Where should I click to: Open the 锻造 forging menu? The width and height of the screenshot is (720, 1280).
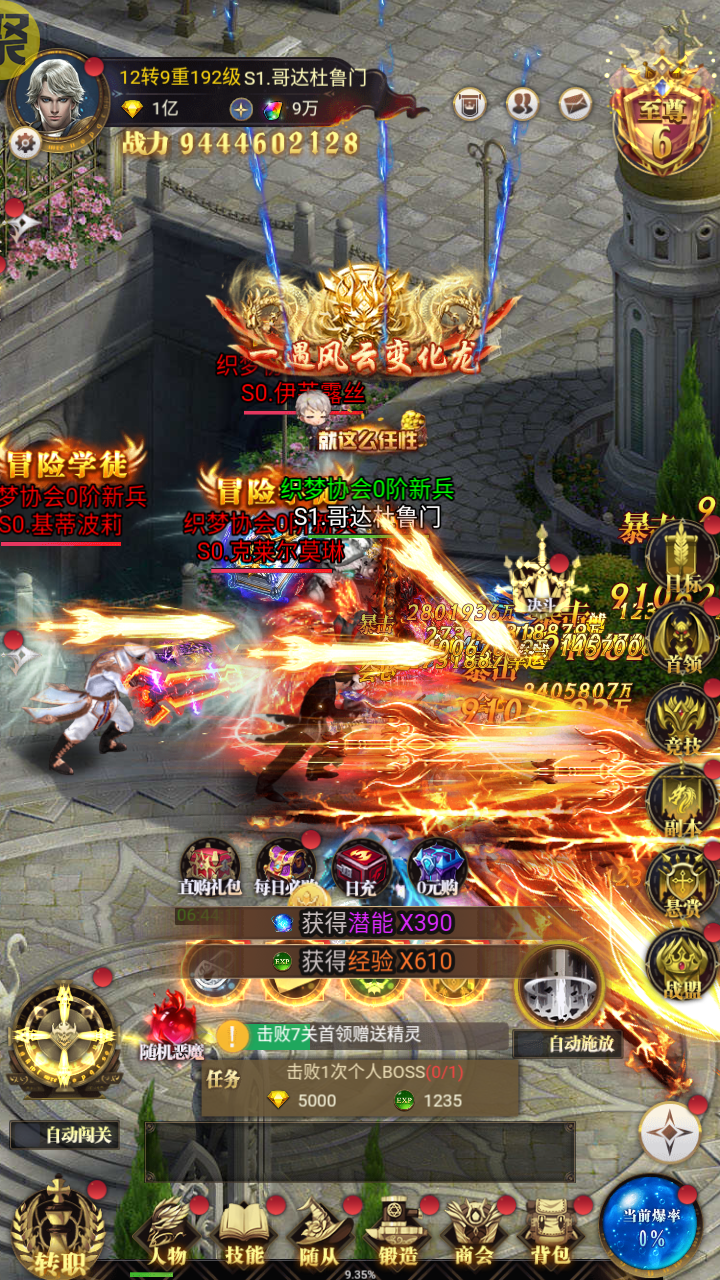click(397, 1232)
